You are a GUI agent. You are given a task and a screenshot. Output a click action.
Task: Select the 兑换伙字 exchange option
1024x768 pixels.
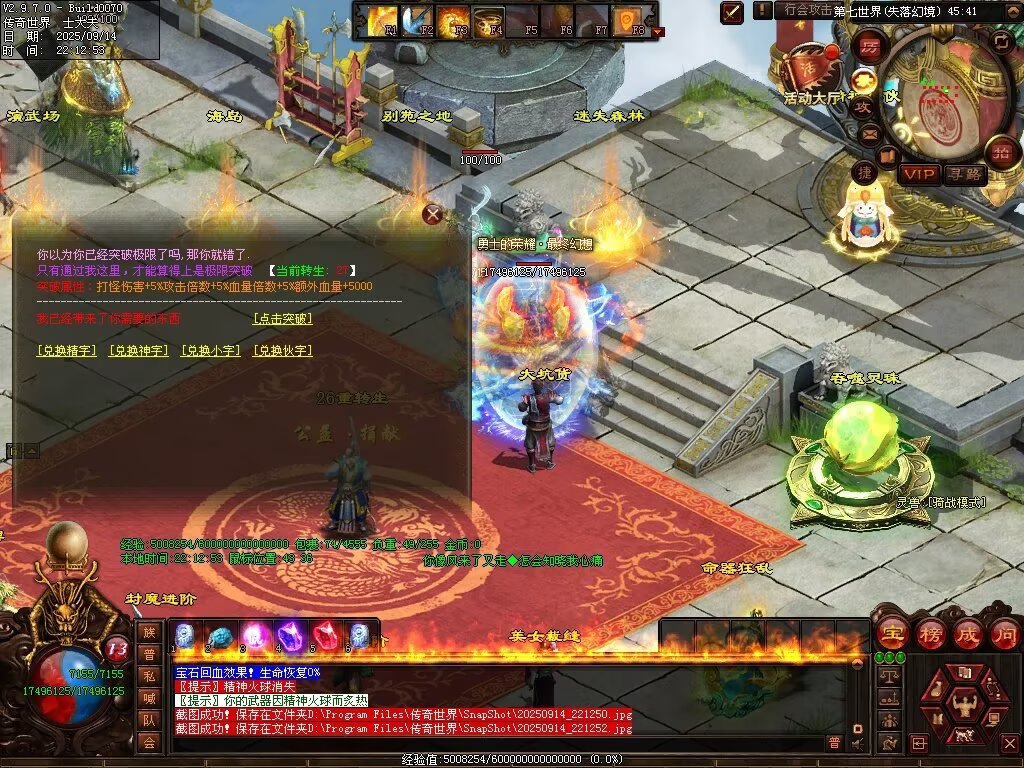tap(282, 351)
